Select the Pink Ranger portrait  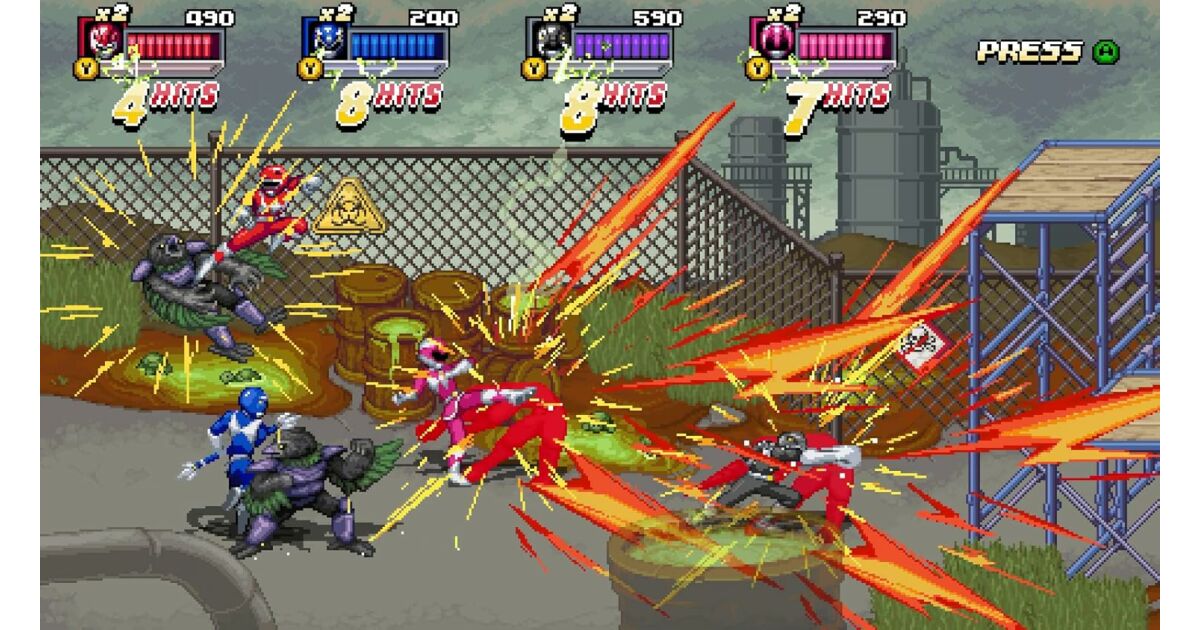point(773,39)
